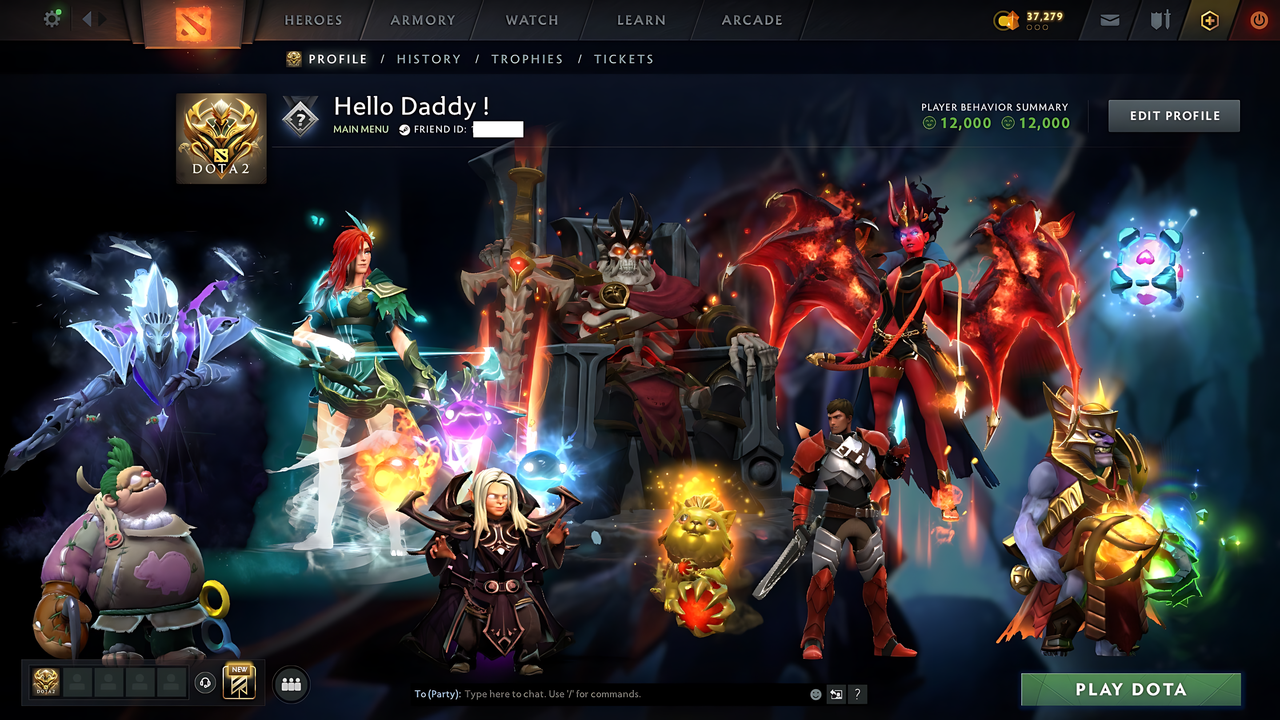Open the emoticon picker in chat
The width and height of the screenshot is (1280, 720).
tap(816, 693)
